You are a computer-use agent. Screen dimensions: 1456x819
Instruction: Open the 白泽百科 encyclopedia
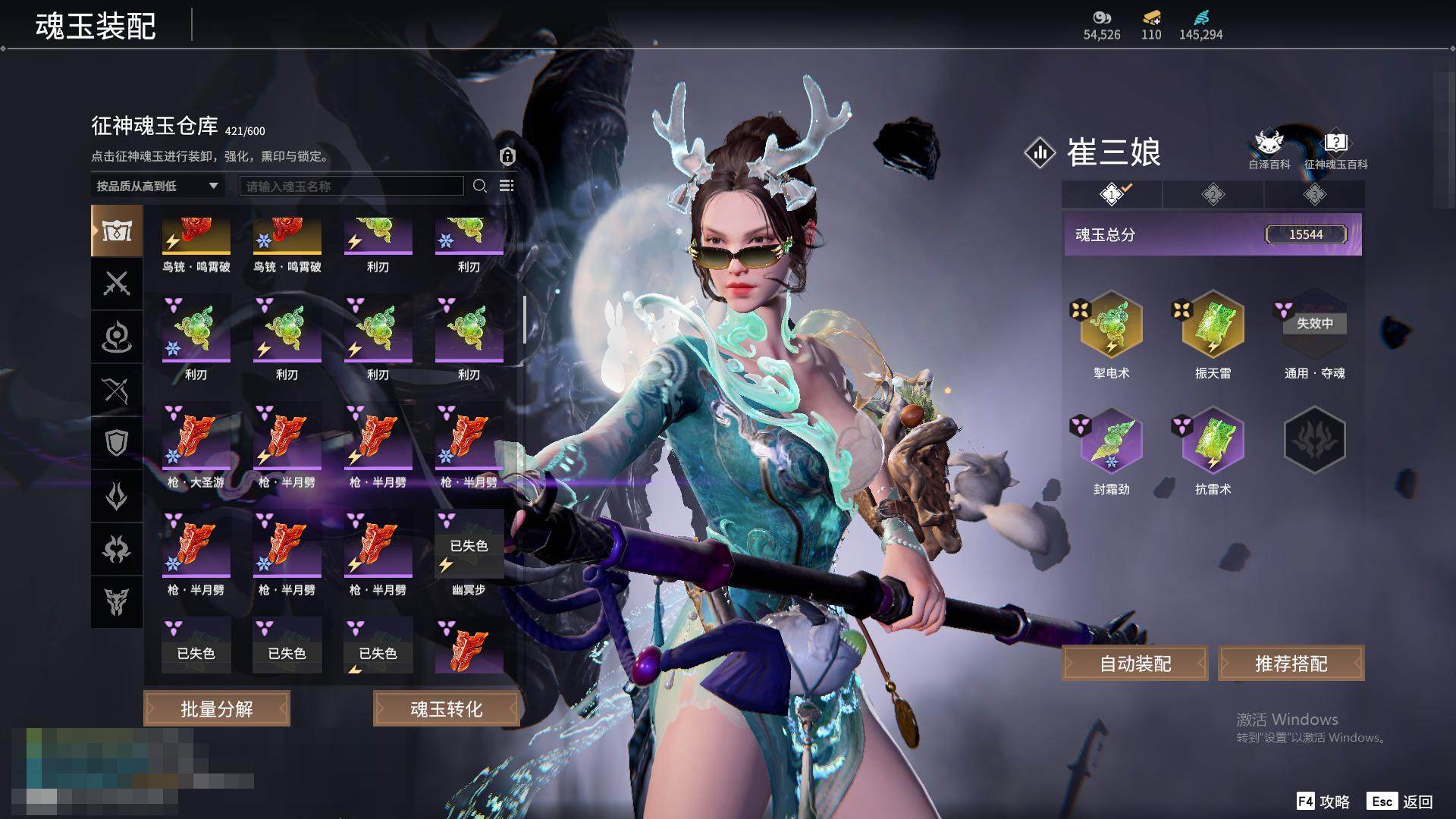(1269, 149)
